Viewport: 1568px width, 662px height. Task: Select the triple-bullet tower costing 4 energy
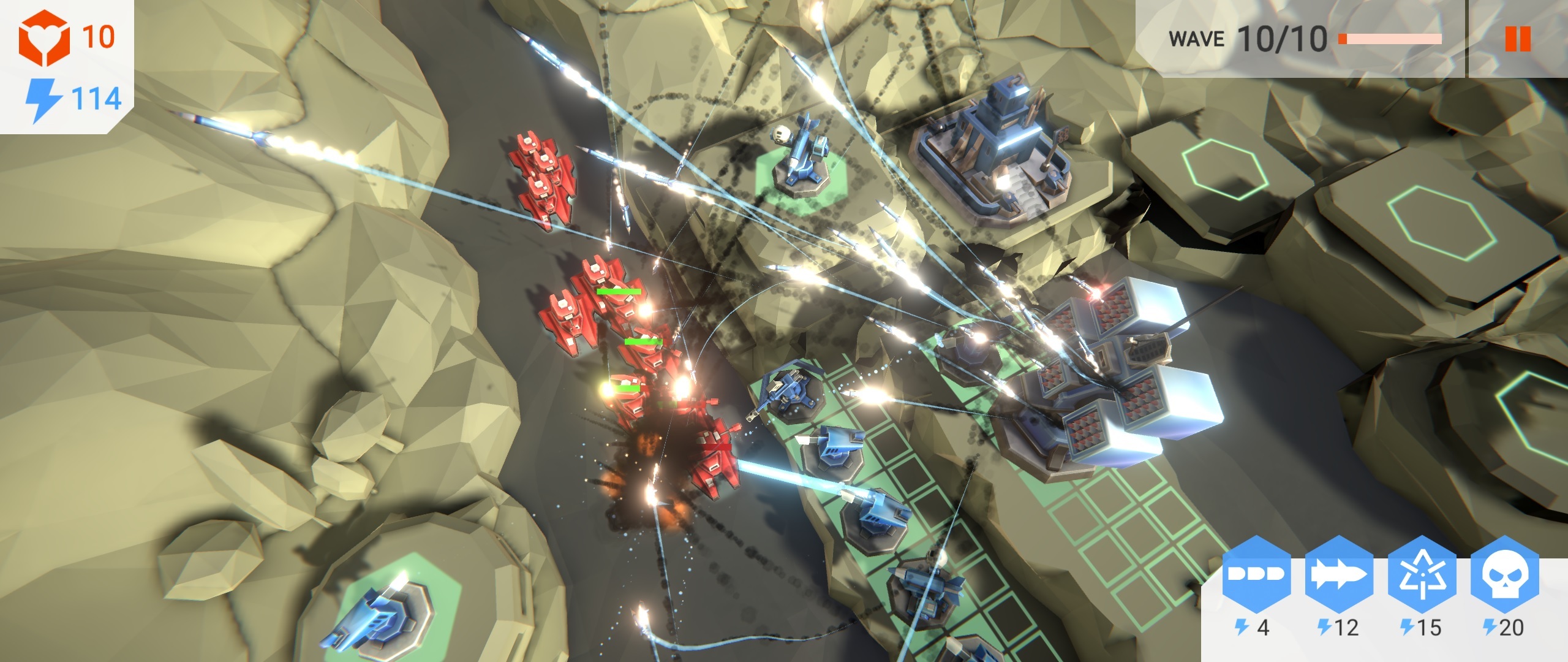[1256, 574]
